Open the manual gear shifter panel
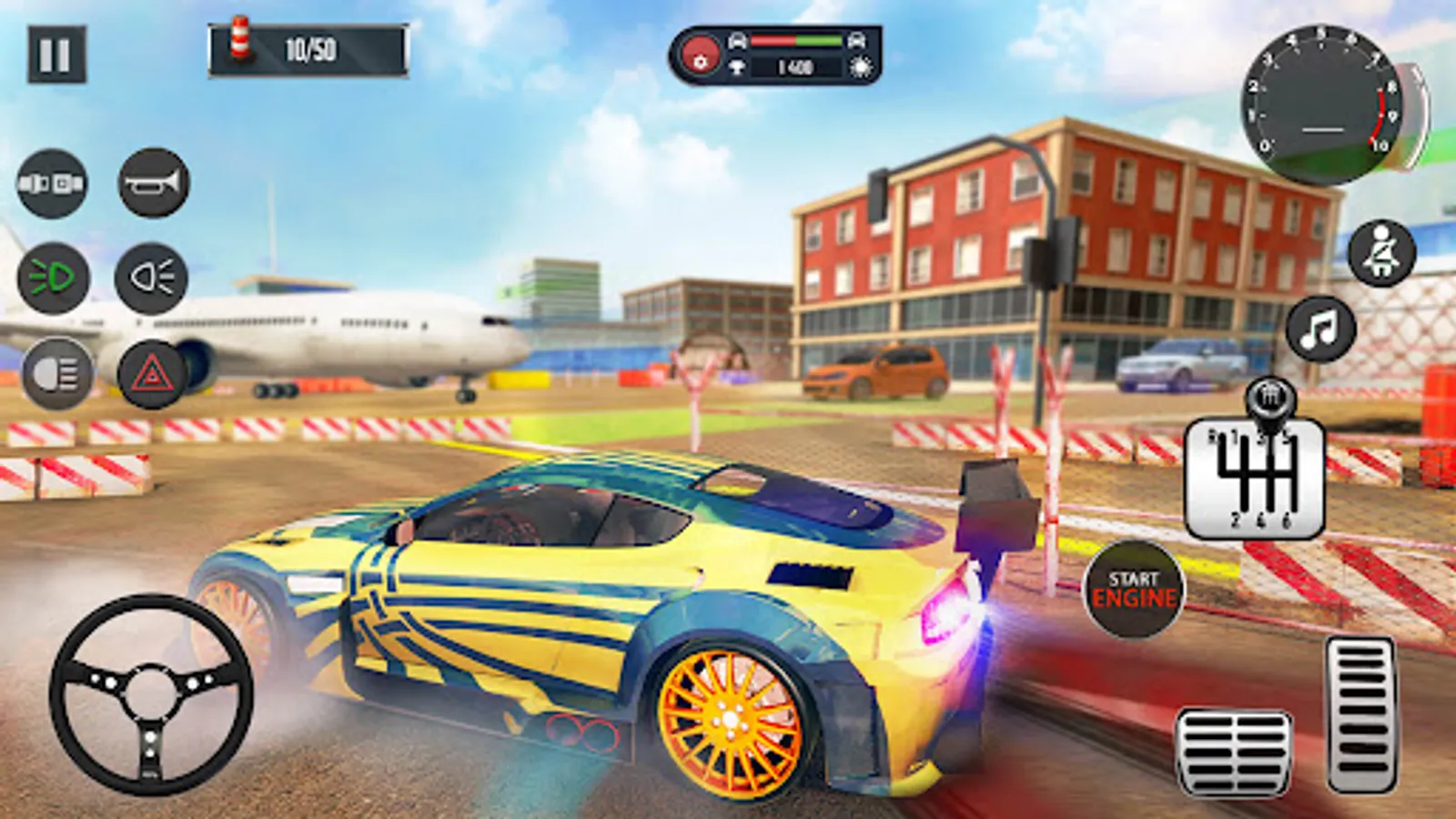 [1254, 479]
